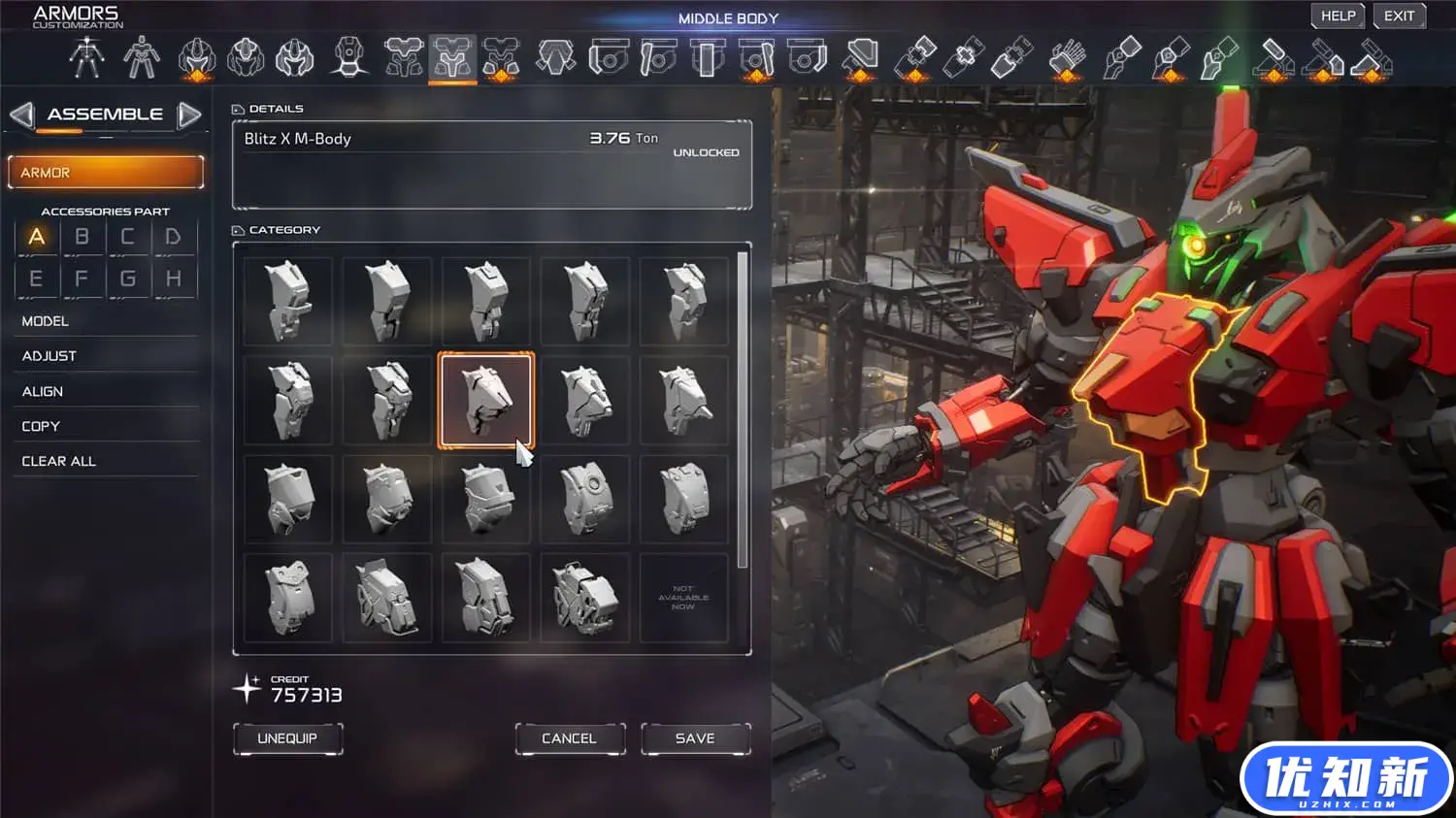Select accessories part slot E
1456x818 pixels.
36,279
